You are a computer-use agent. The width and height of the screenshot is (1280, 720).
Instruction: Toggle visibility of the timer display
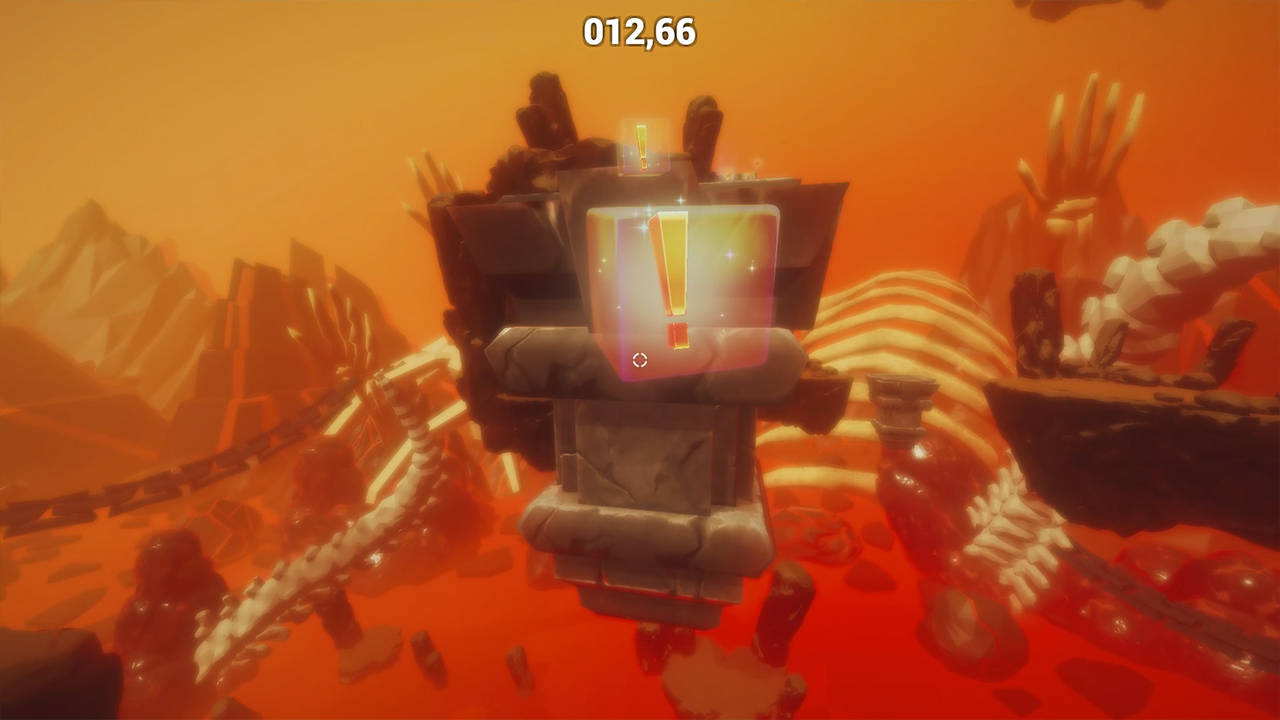click(x=639, y=30)
